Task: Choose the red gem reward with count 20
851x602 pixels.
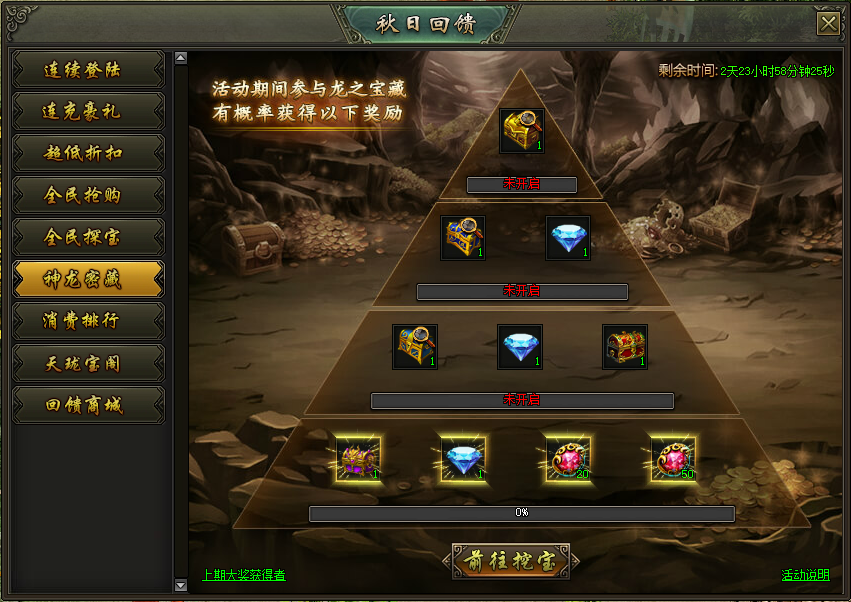Action: pos(567,459)
